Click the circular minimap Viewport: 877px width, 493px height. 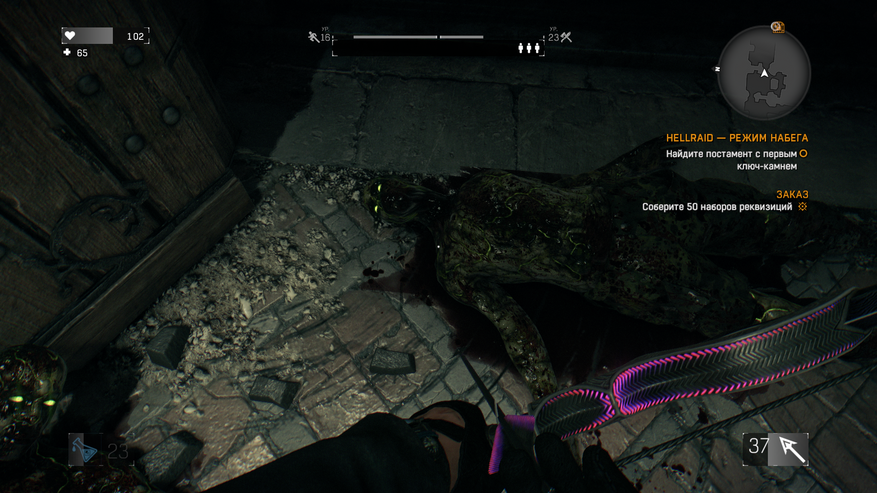click(764, 72)
